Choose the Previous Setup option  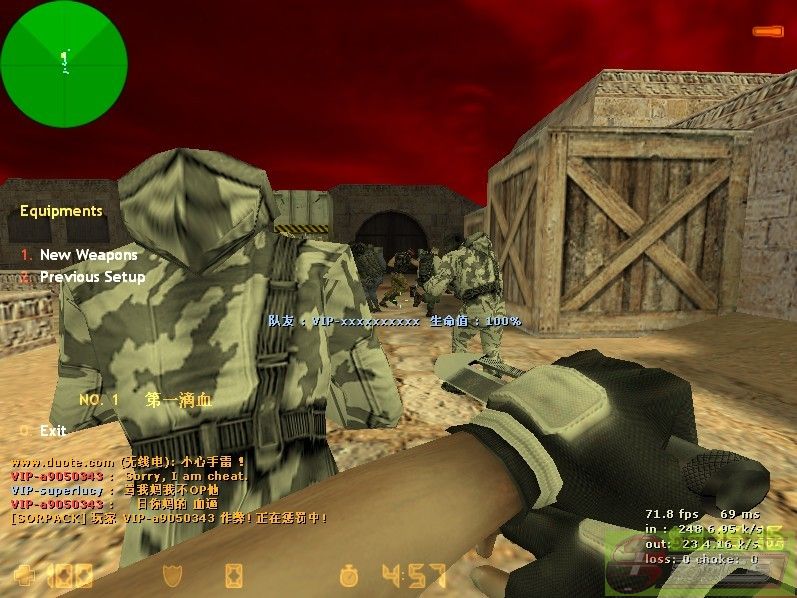pos(92,277)
